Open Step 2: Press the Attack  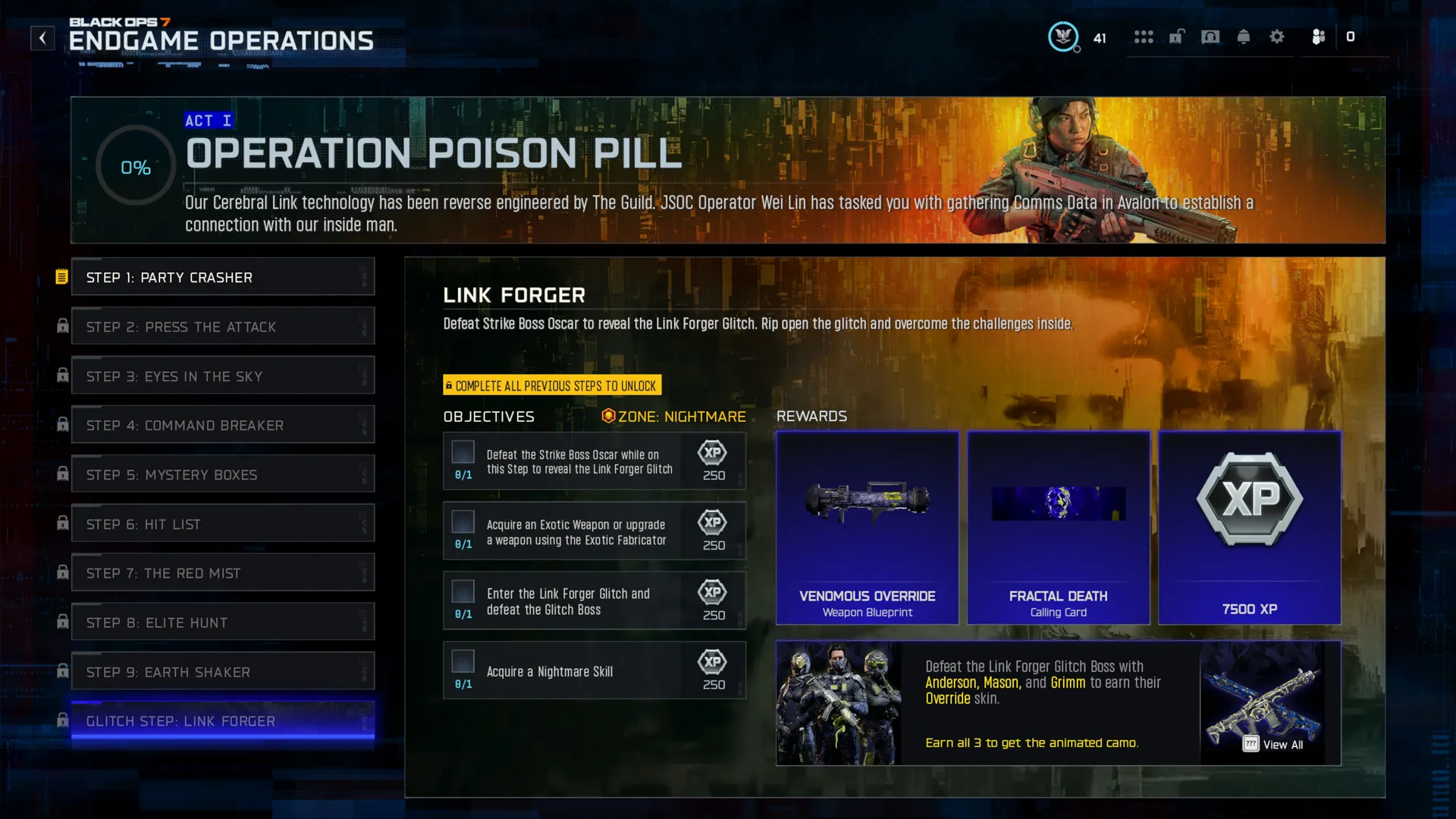(x=222, y=327)
